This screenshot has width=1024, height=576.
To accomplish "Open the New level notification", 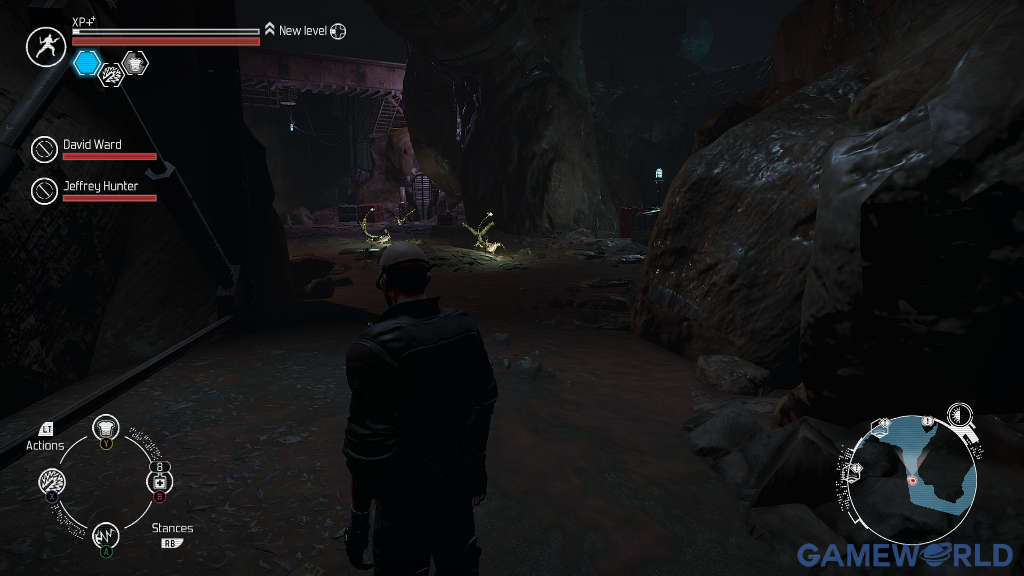I will coord(303,31).
